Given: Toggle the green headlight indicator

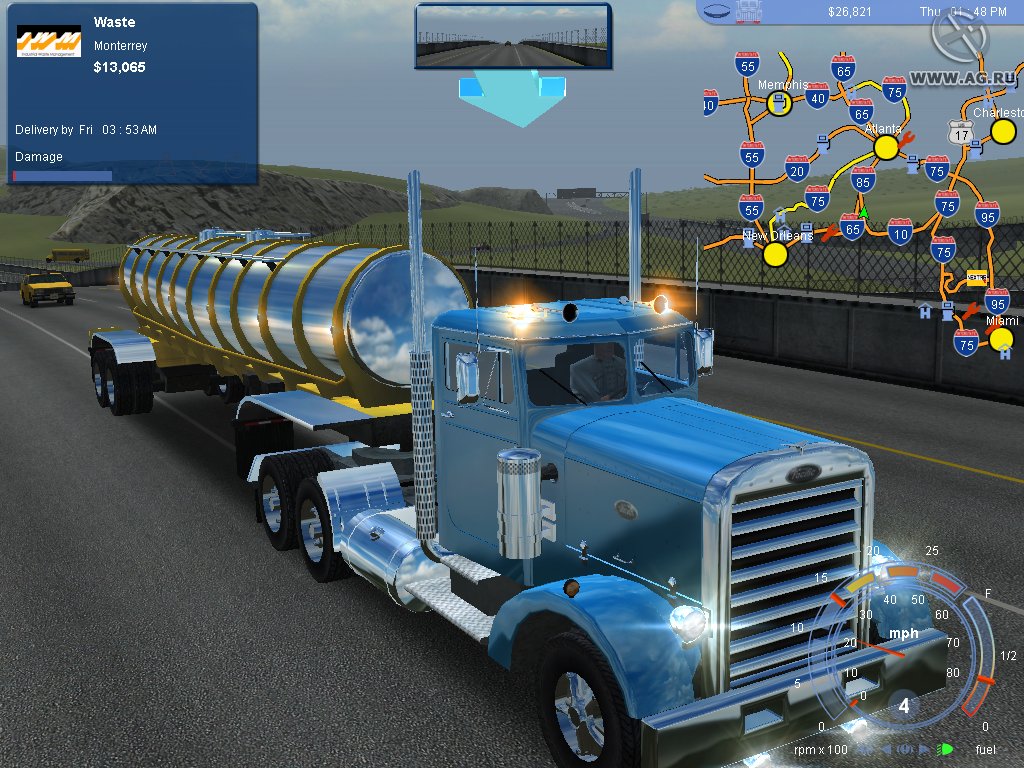Looking at the screenshot, I should [944, 749].
